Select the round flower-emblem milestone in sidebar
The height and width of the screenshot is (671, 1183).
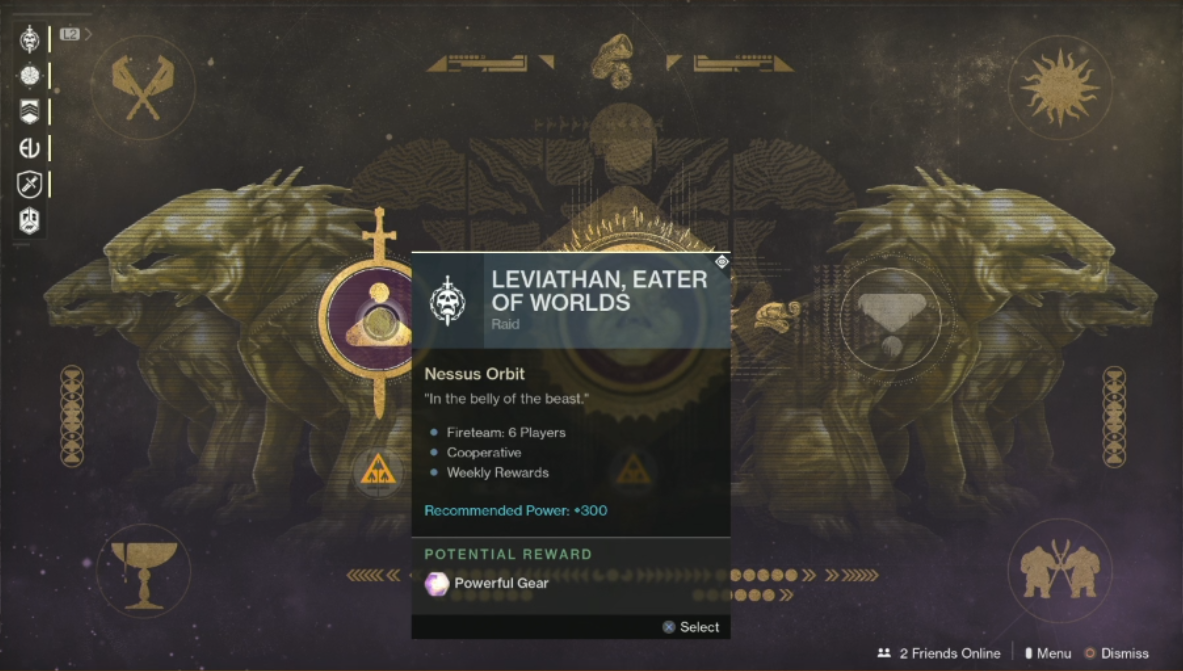pyautogui.click(x=29, y=76)
